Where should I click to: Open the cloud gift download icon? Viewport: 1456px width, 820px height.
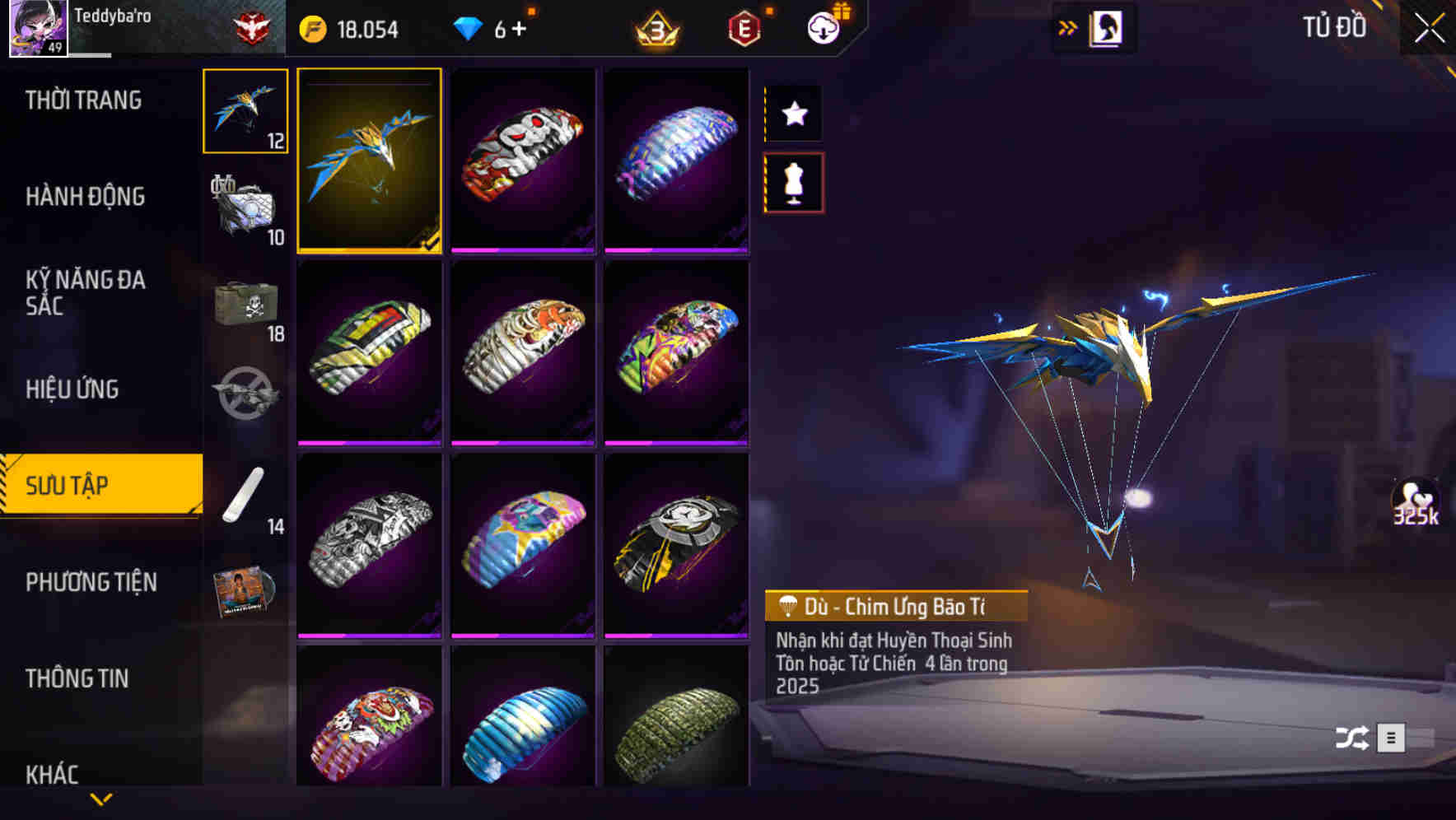click(824, 27)
